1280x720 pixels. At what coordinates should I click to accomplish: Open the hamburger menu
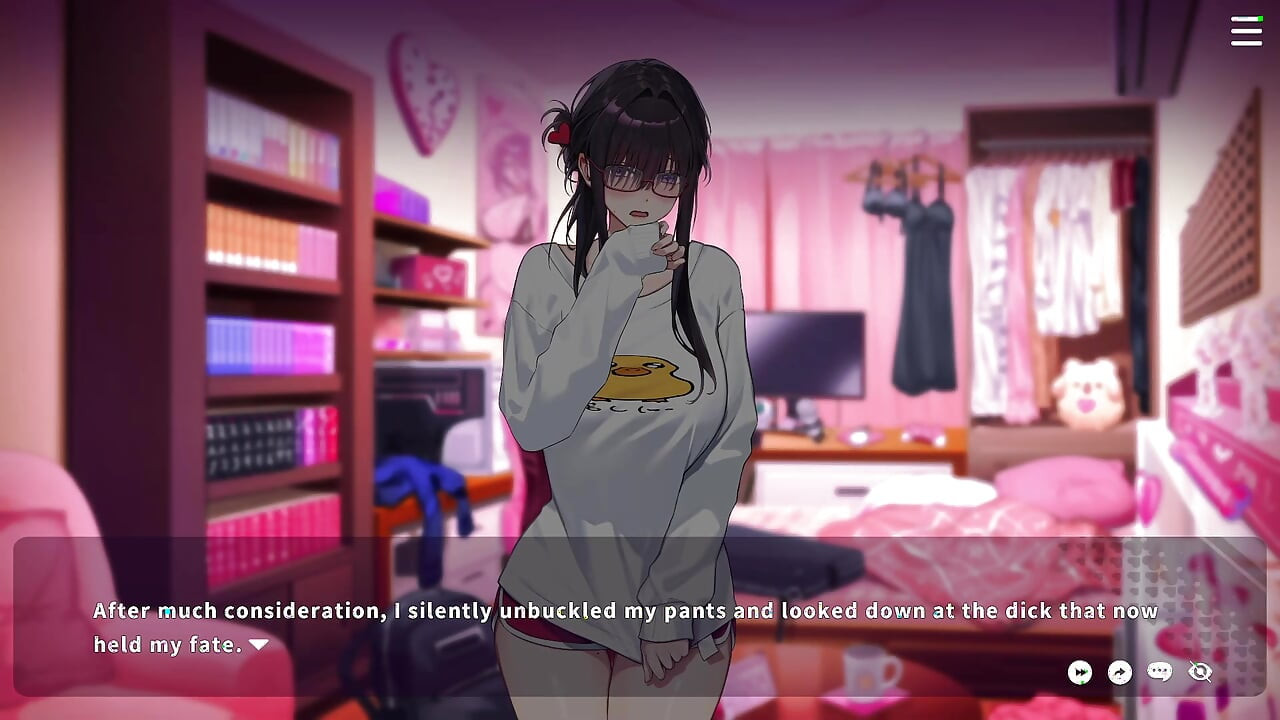point(1246,31)
